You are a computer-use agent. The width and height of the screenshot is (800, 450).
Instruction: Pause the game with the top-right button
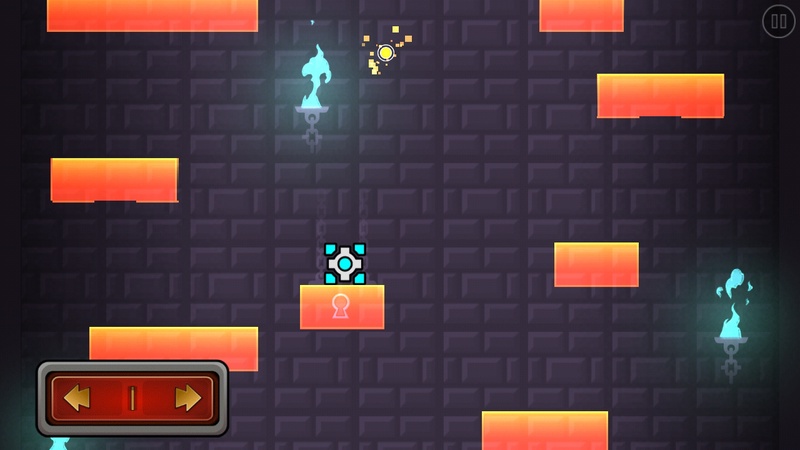(x=778, y=21)
